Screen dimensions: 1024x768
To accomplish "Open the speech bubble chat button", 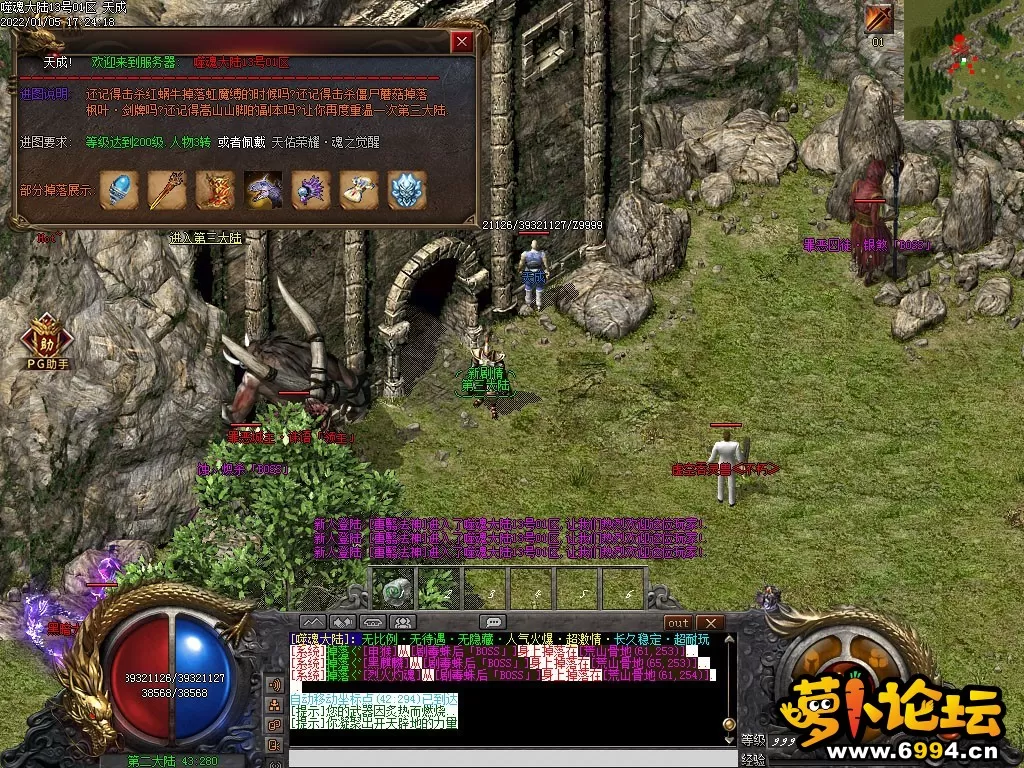I will click(492, 622).
